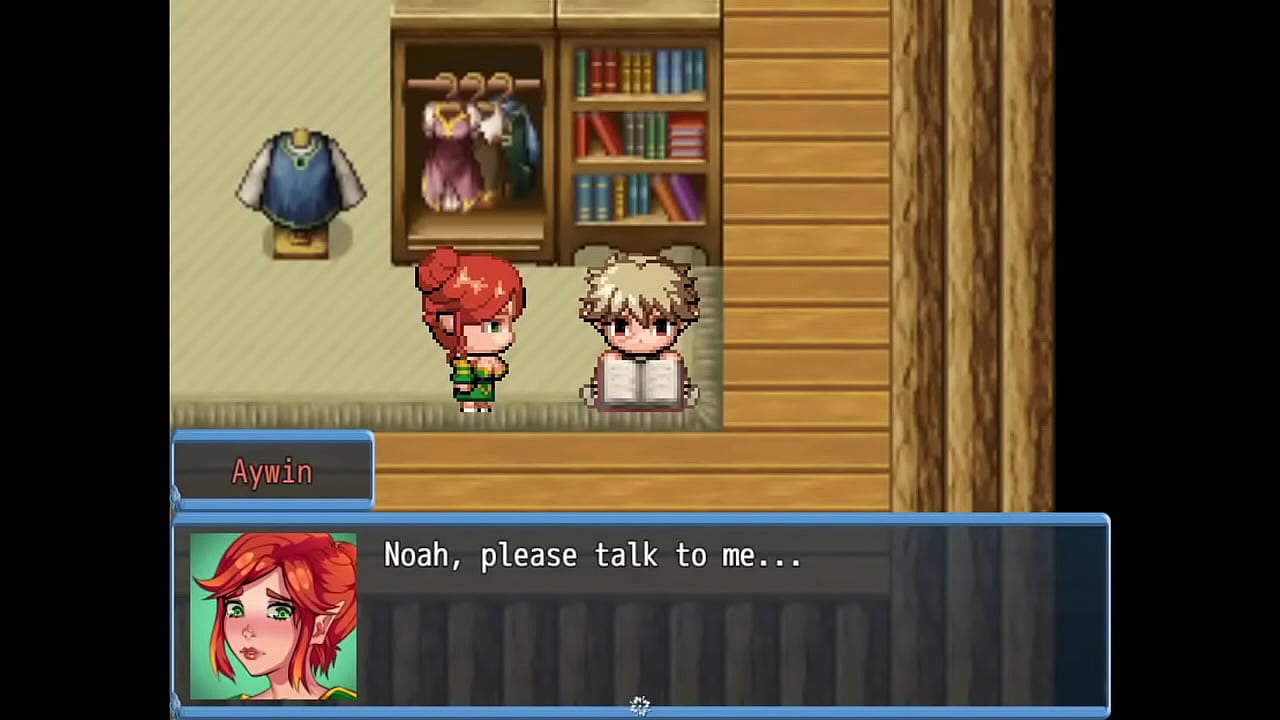Click Aywin's portrait in the dialogue box
Image resolution: width=1280 pixels, height=720 pixels.
coord(270,615)
